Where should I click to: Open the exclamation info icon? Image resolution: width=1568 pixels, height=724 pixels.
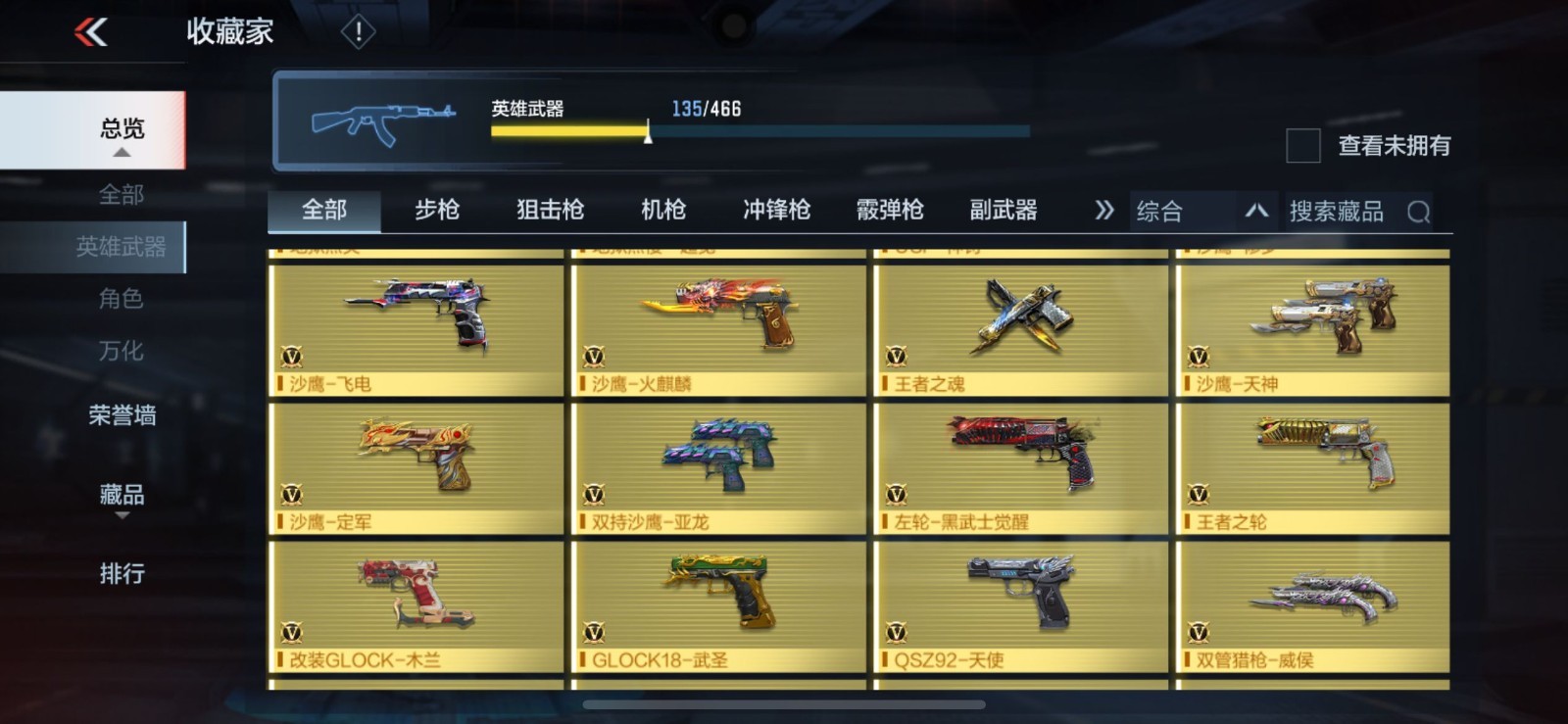pos(358,32)
